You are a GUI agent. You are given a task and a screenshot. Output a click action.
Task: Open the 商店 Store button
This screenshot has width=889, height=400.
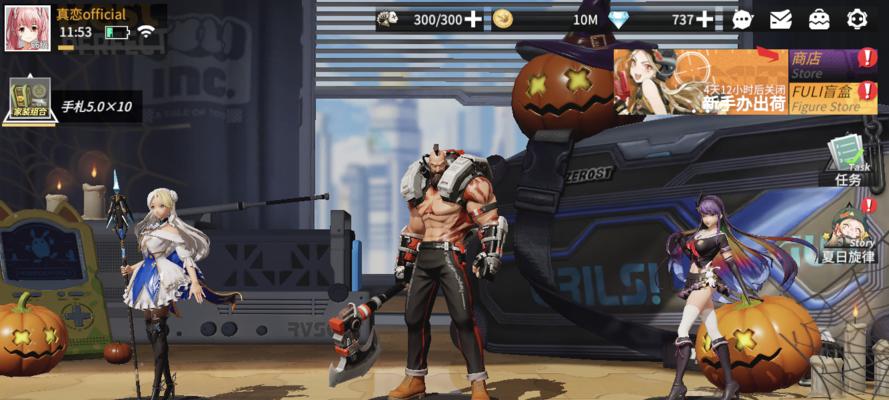[x=822, y=65]
